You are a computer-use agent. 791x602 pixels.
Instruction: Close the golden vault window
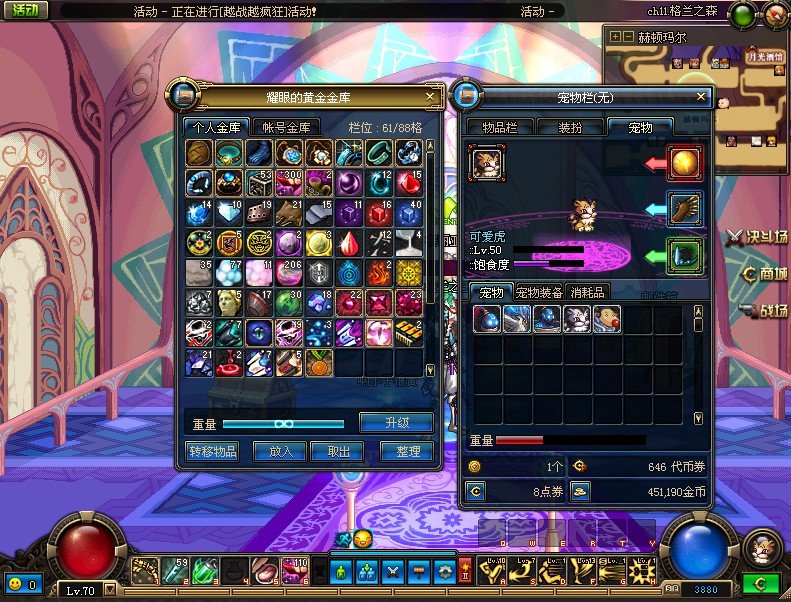pyautogui.click(x=430, y=96)
